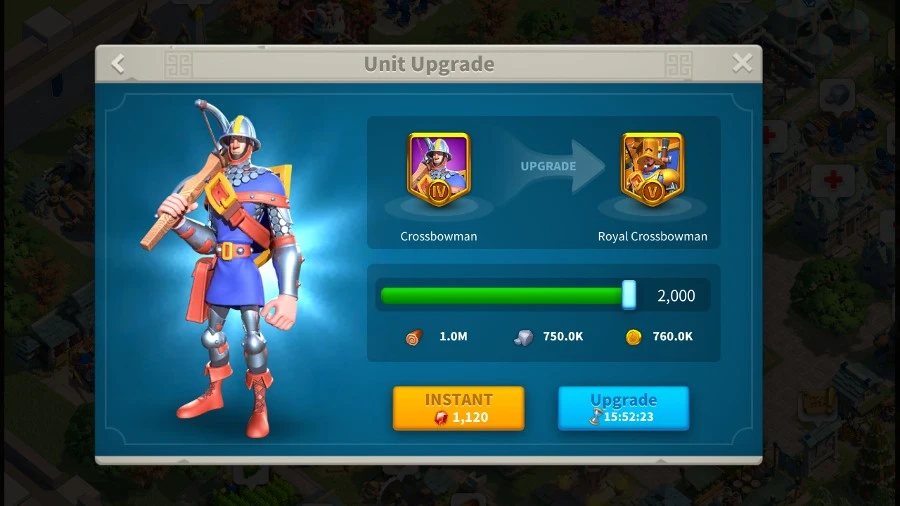The width and height of the screenshot is (900, 506).
Task: Select the Royal Crossbowman tier V badge
Action: (652, 169)
